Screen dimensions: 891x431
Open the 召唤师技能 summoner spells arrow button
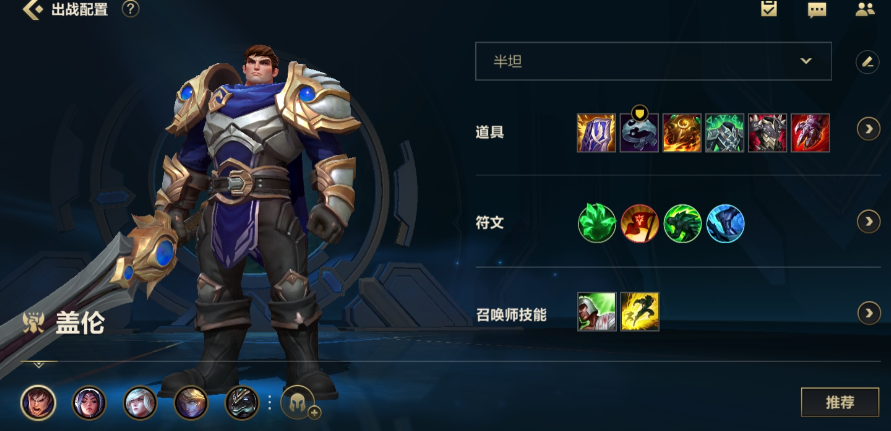(x=868, y=314)
